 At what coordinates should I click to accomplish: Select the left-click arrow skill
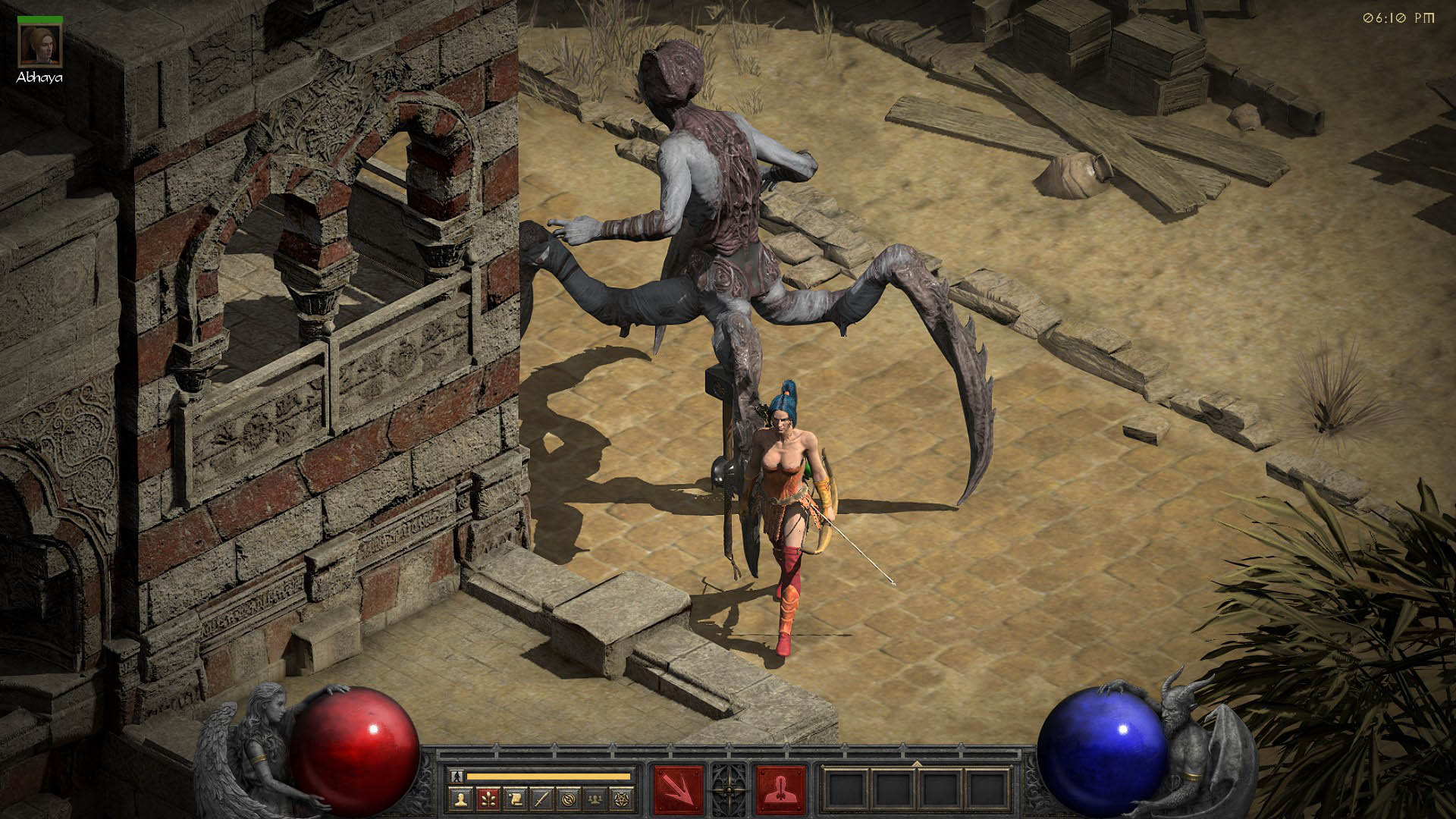pos(678,789)
